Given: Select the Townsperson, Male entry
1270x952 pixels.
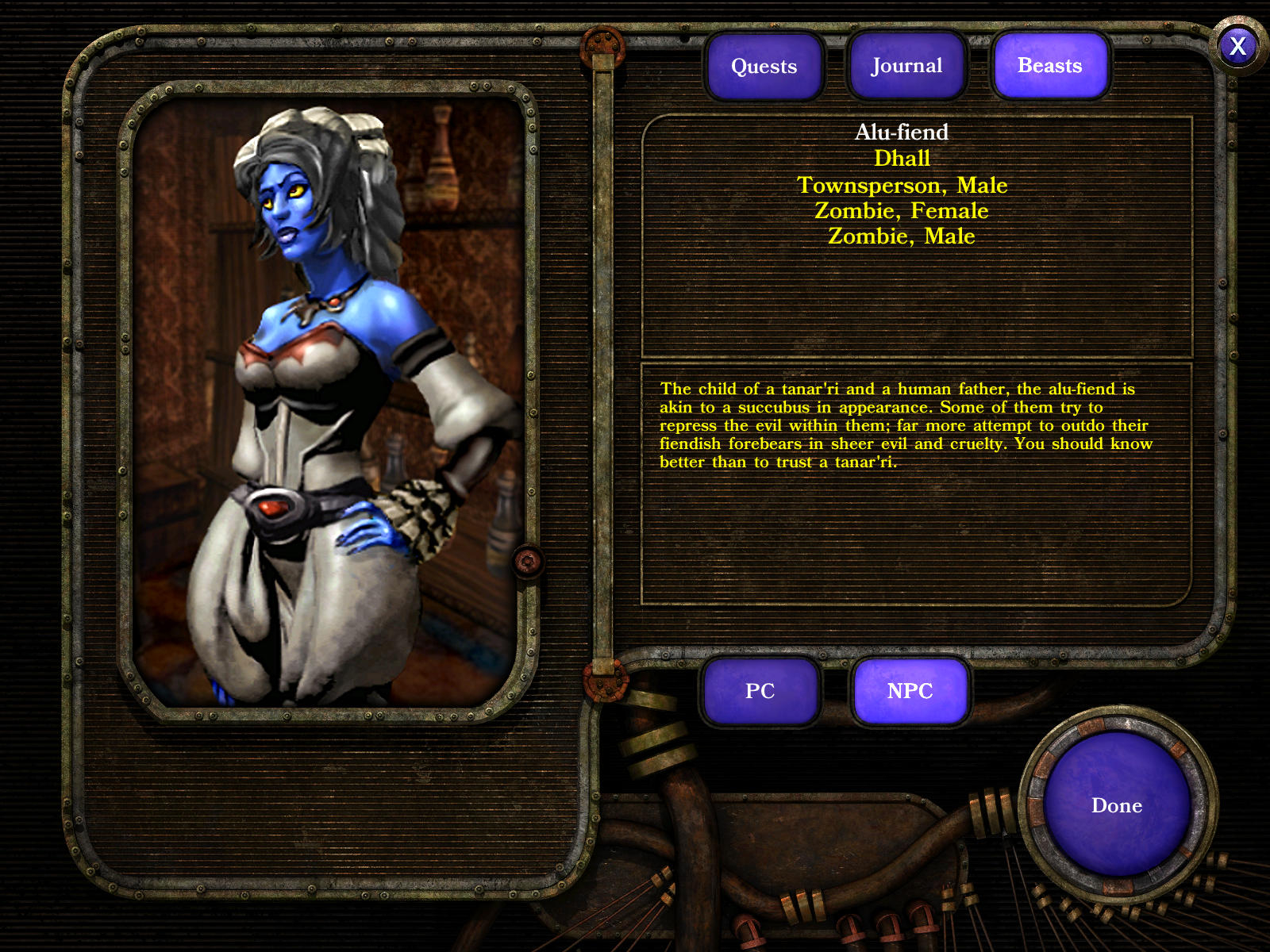Looking at the screenshot, I should point(902,186).
